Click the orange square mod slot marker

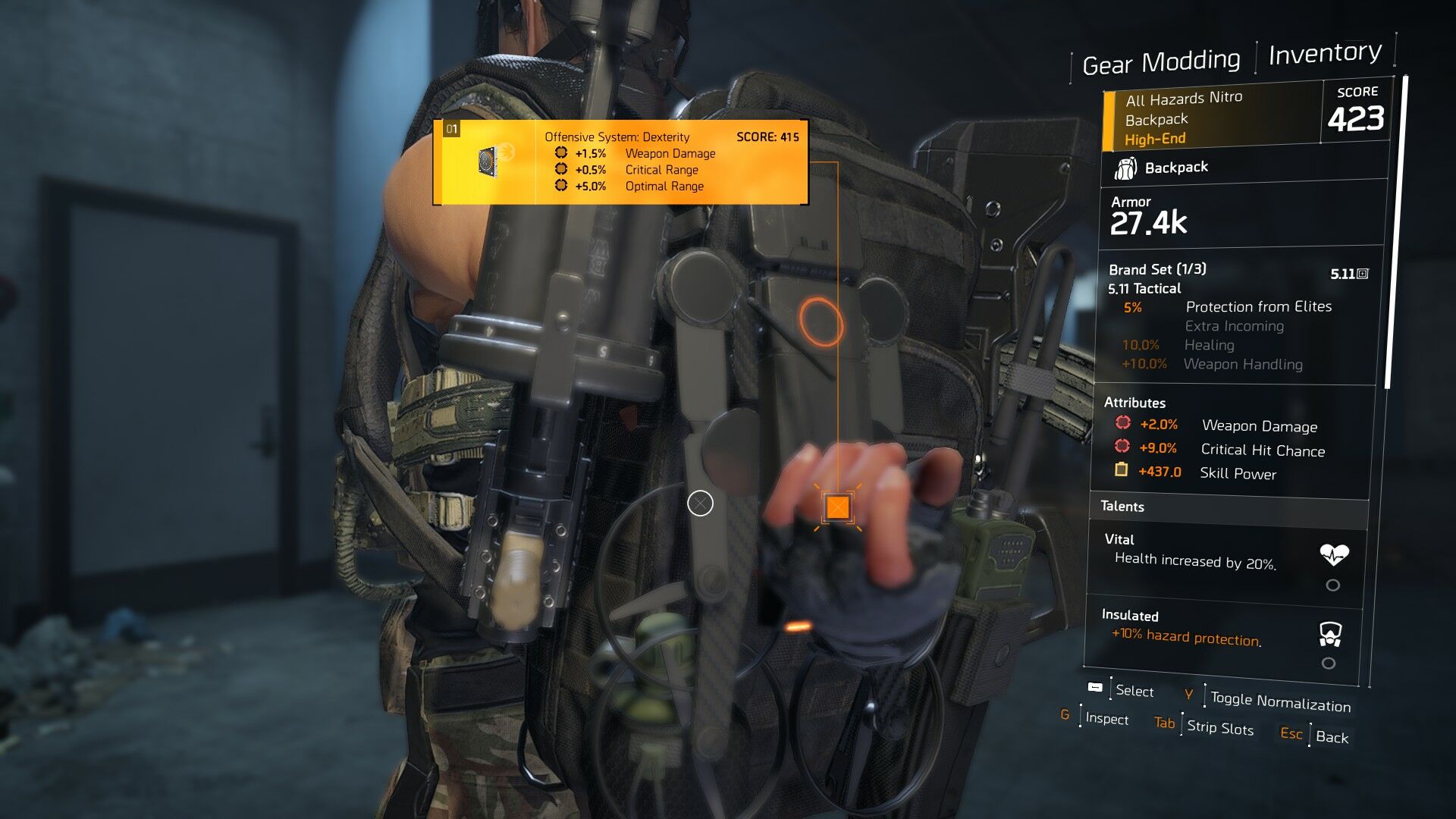click(837, 507)
